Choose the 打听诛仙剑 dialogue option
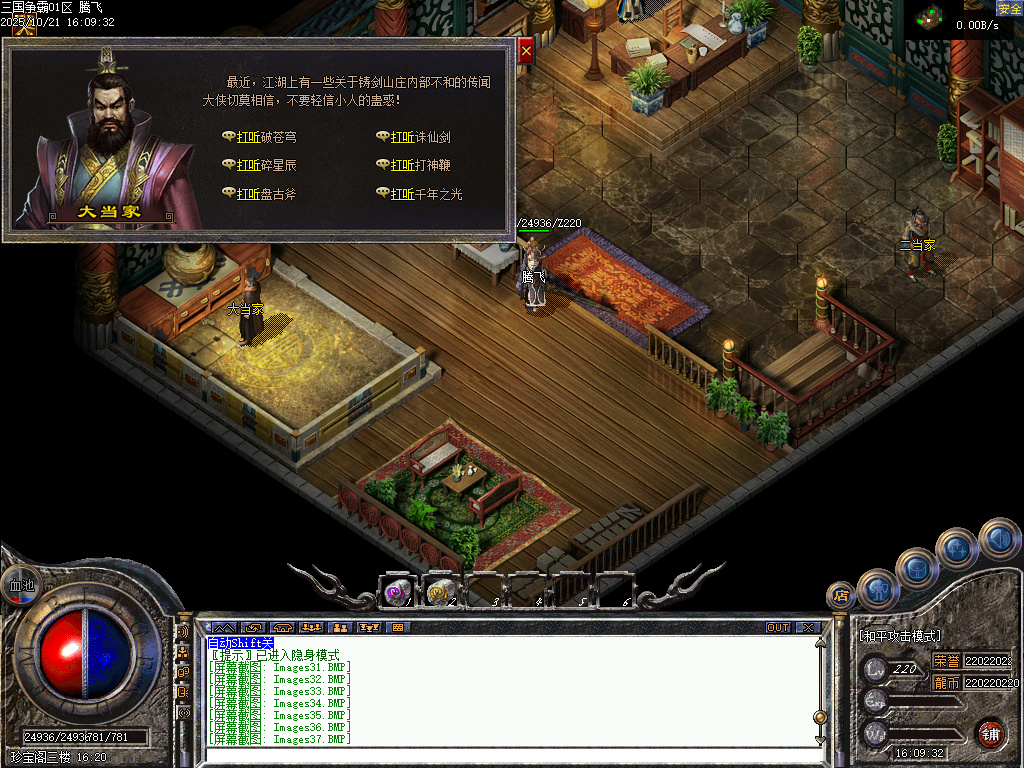Image resolution: width=1024 pixels, height=768 pixels. (421, 137)
